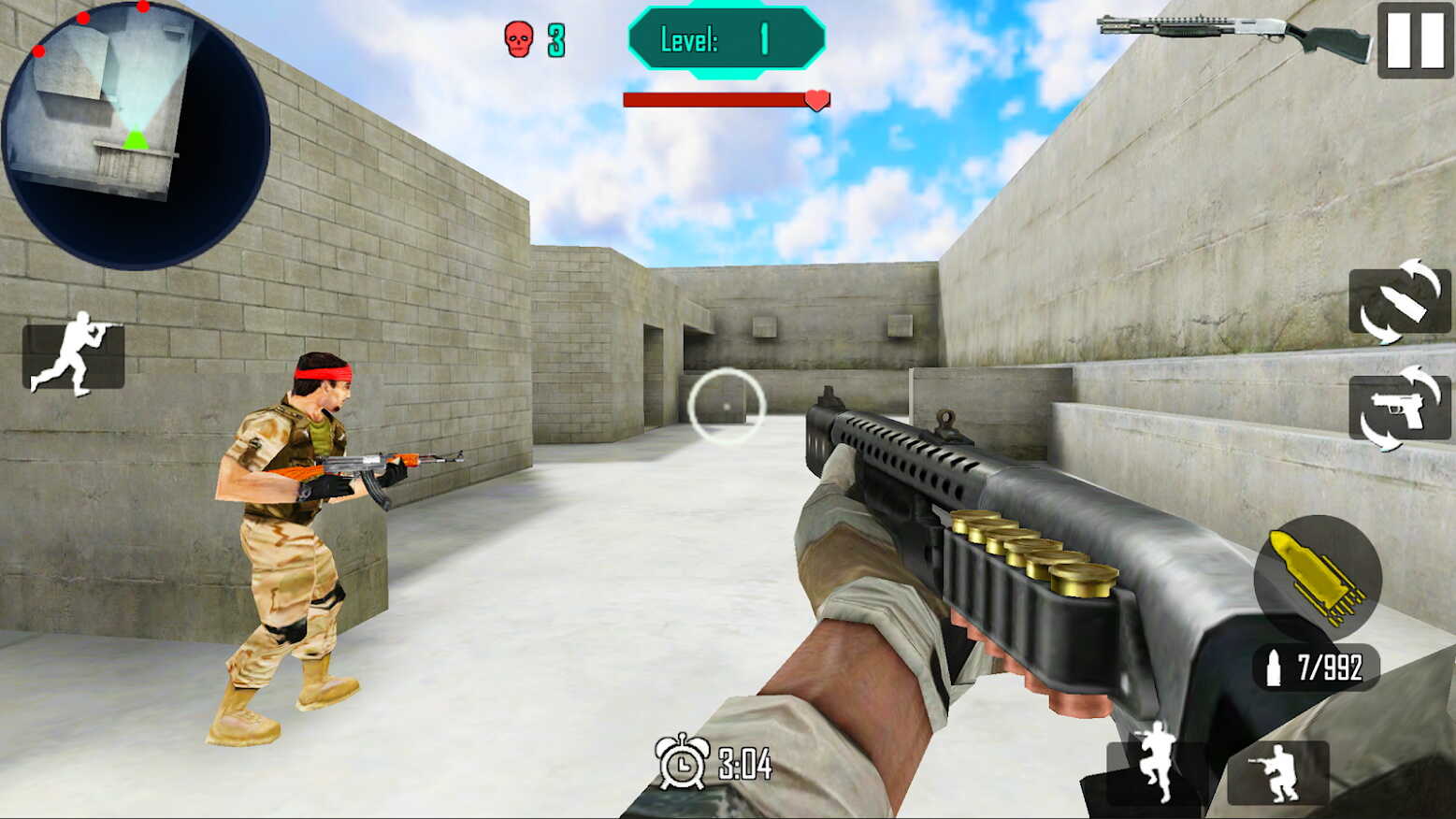
Task: Reload using the bullet reload button
Action: click(1399, 301)
